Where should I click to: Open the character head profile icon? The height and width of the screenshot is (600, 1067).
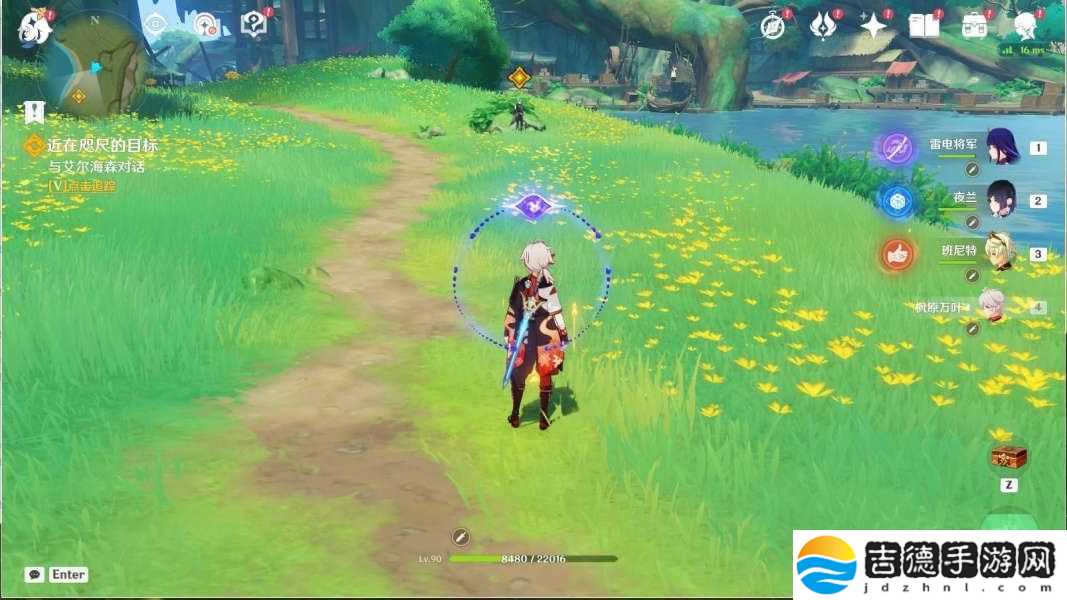(1025, 25)
